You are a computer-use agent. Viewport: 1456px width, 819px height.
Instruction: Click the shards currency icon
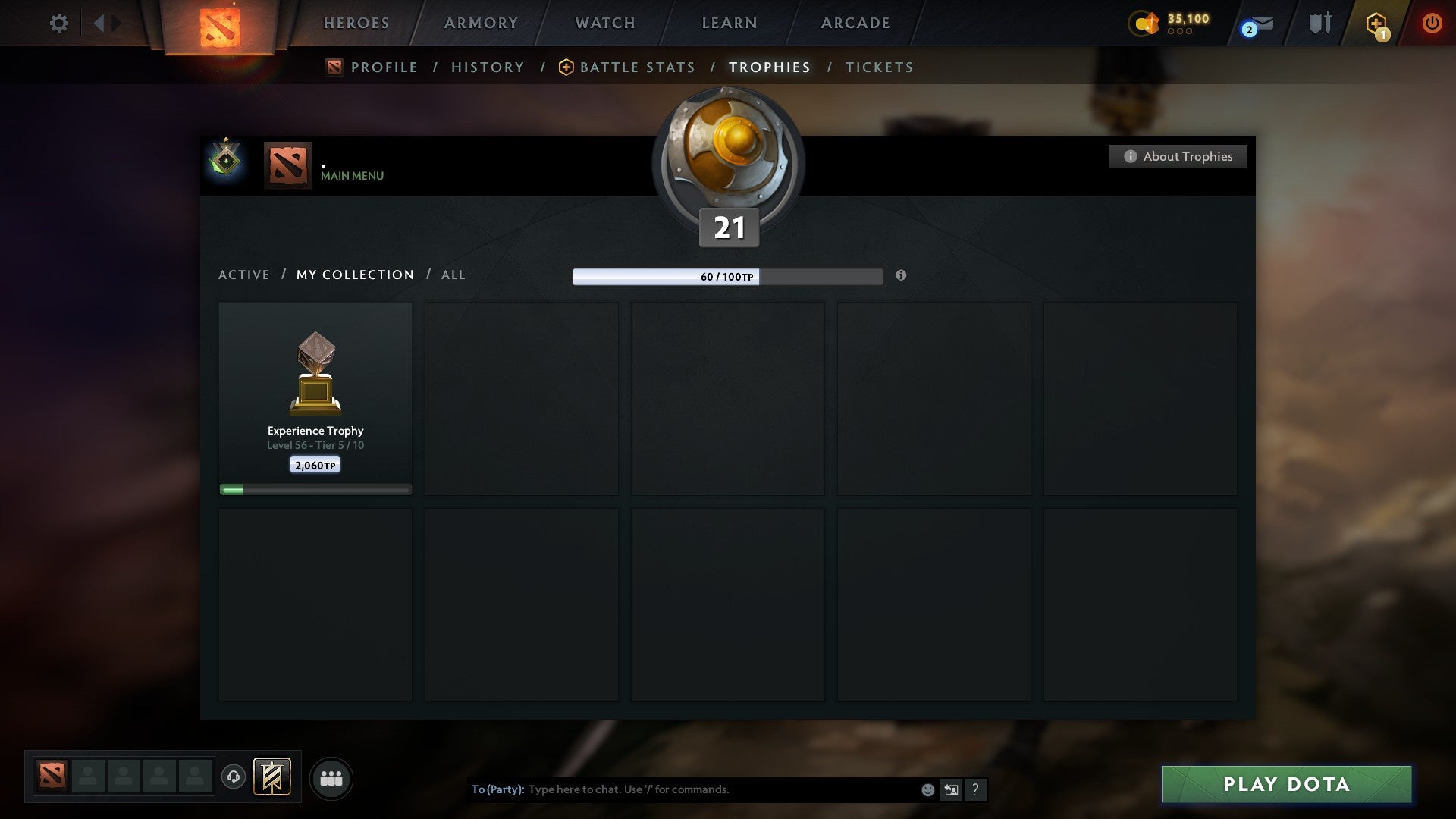pos(1145,24)
